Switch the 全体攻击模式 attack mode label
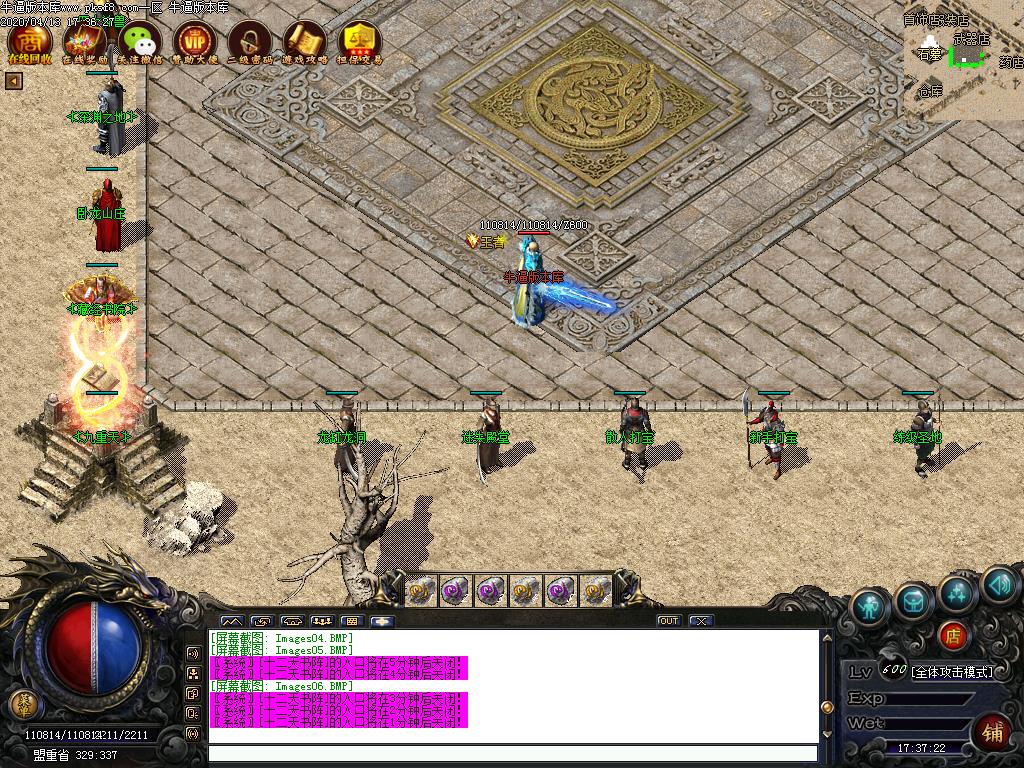Screen dimensions: 1024x768 [x=953, y=672]
